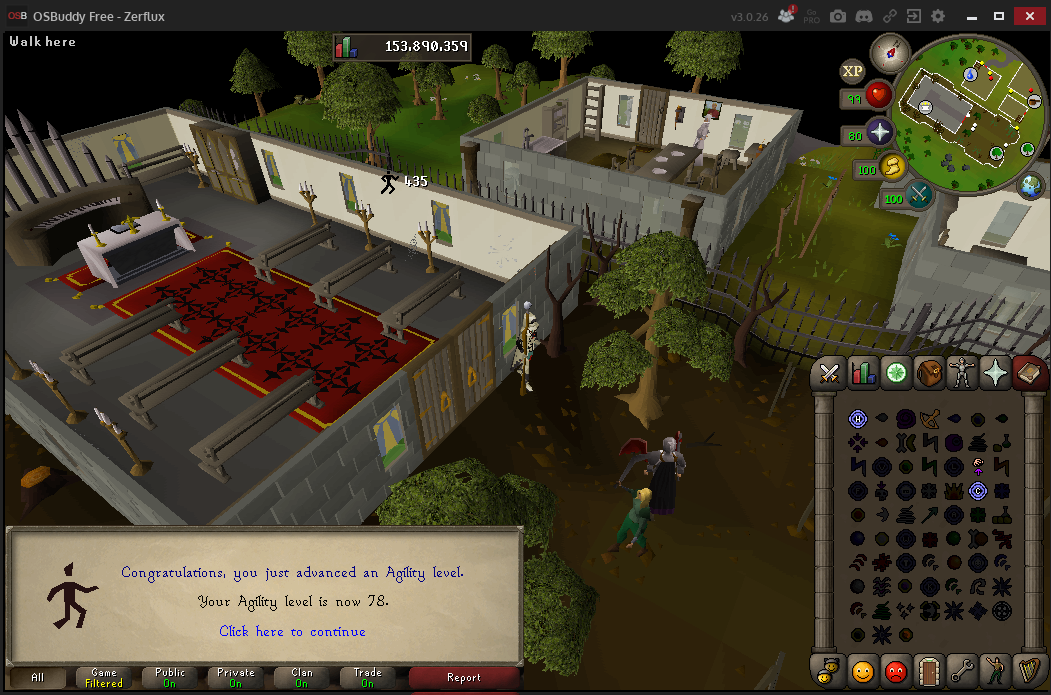The image size is (1051, 695).
Task: Open the Logout door tab
Action: tap(929, 668)
